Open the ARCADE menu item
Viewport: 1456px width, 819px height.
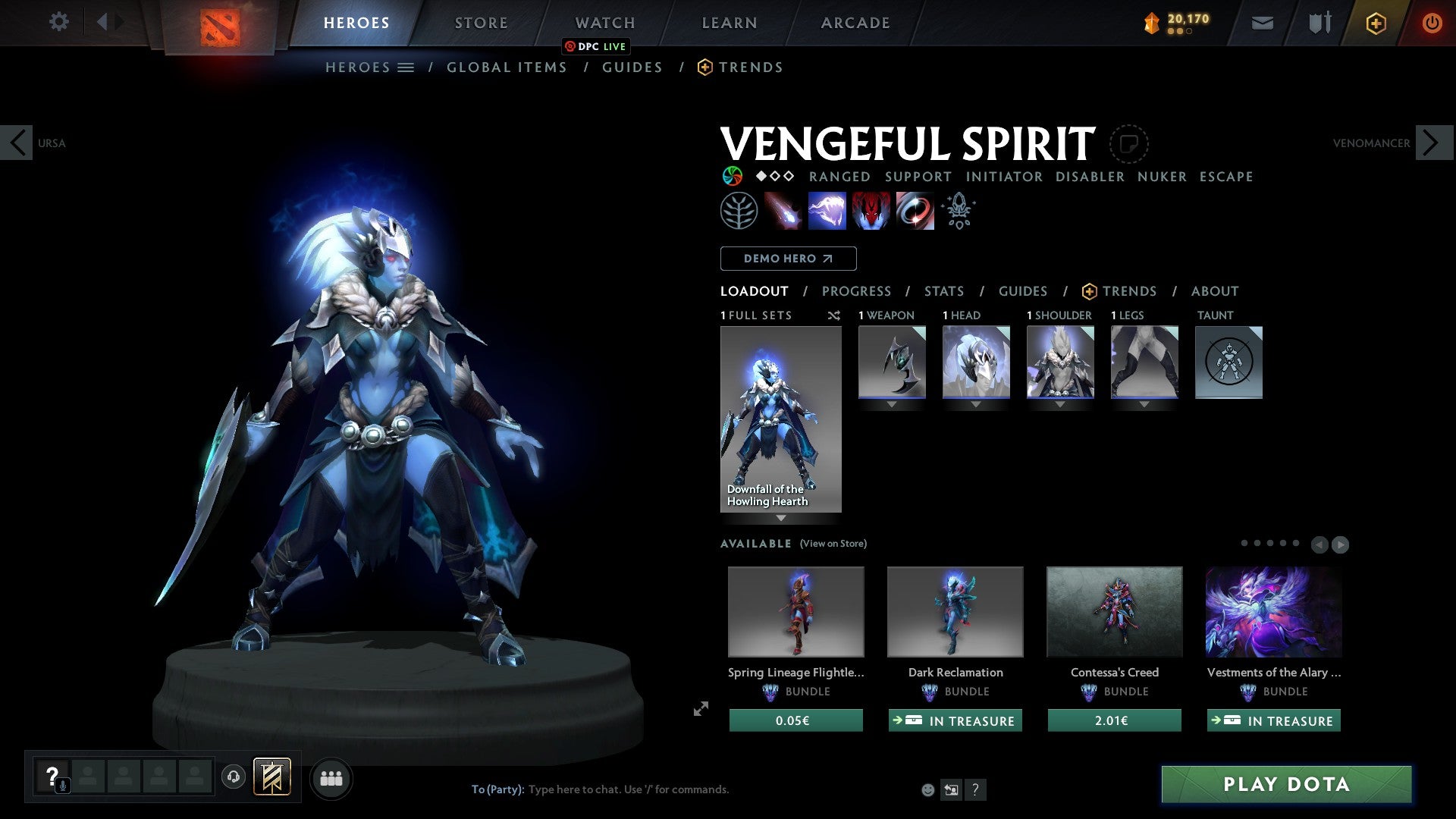click(x=855, y=22)
